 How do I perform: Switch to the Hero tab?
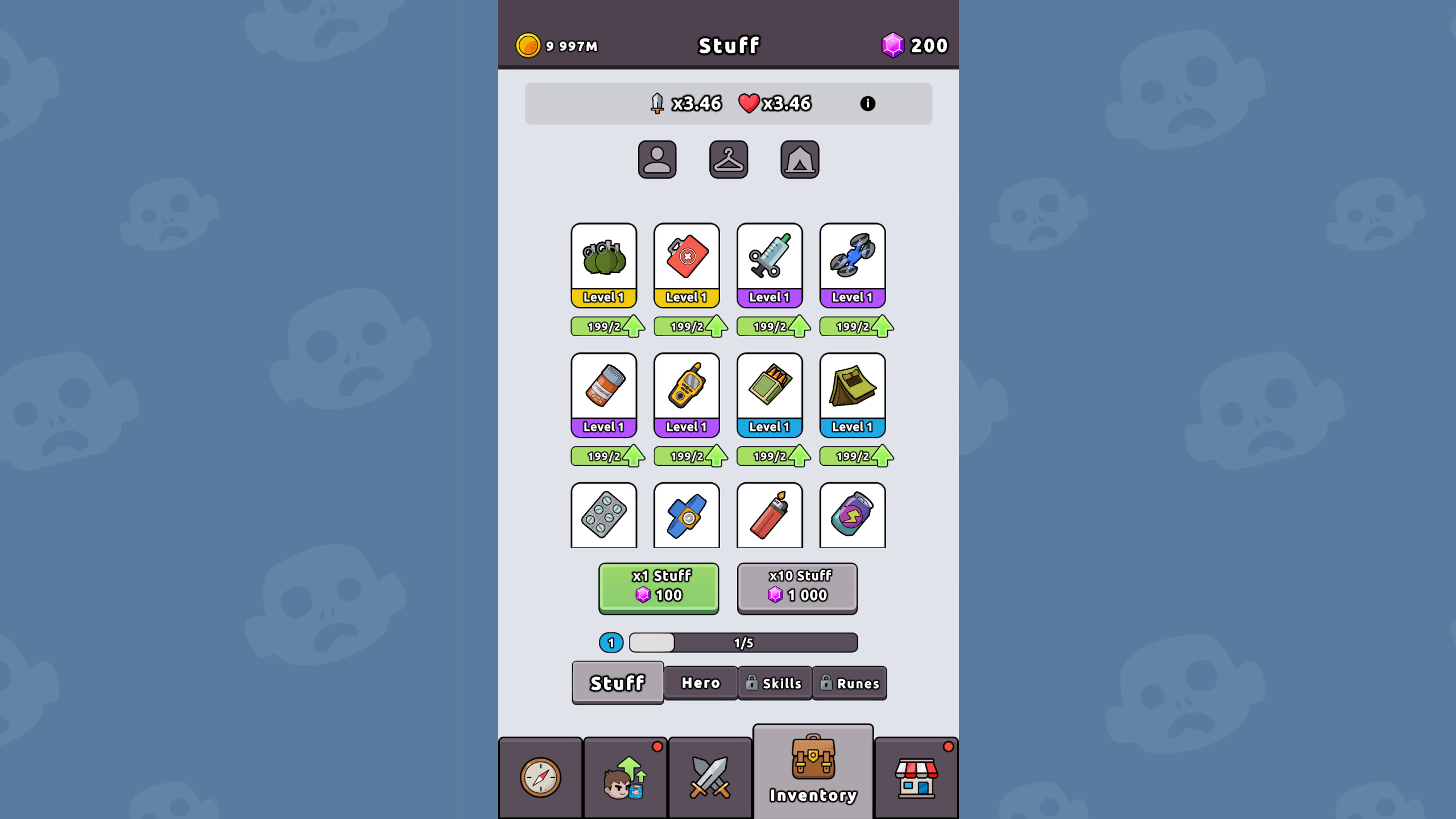coord(700,682)
